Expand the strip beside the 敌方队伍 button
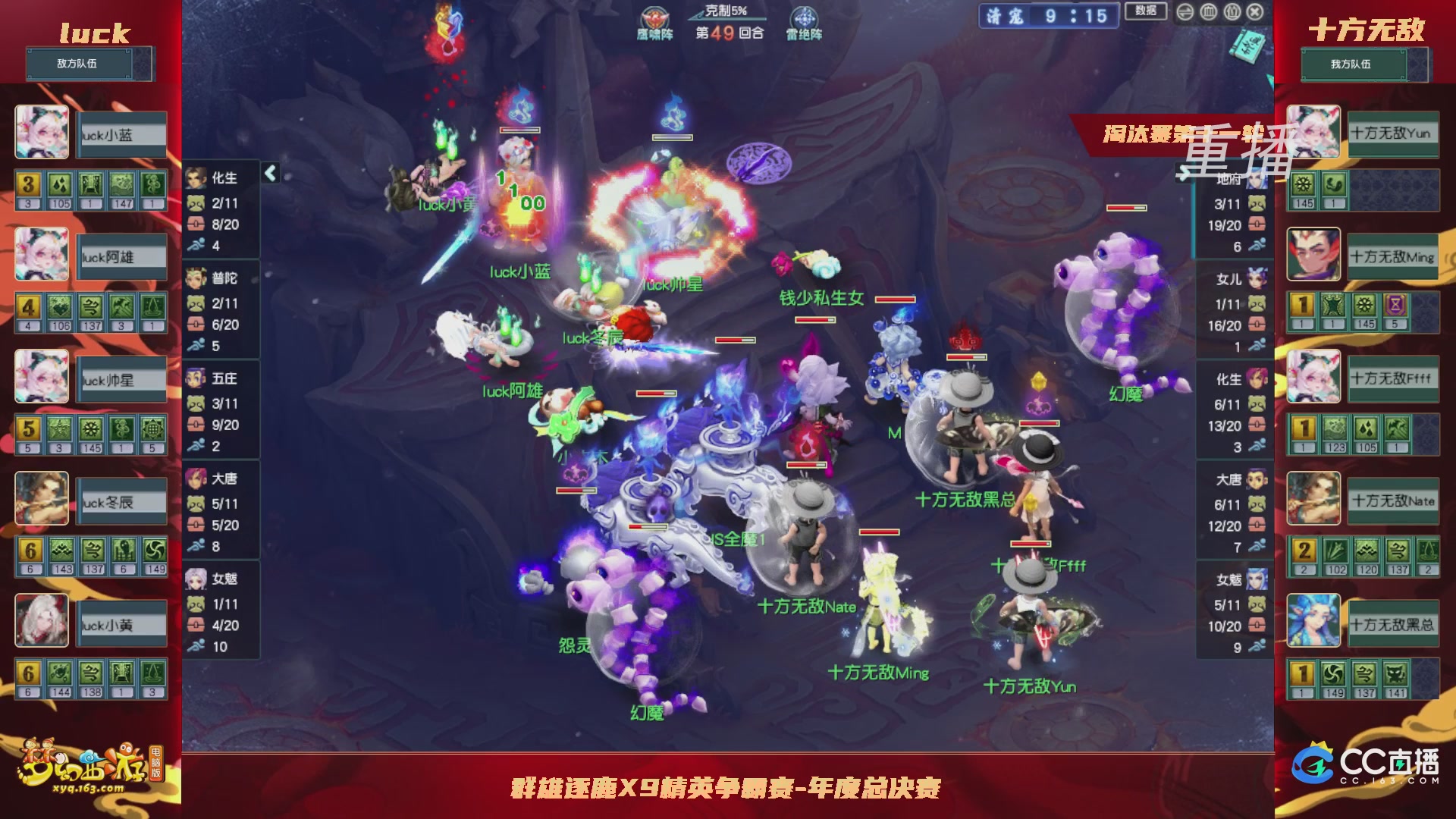Image resolution: width=1456 pixels, height=819 pixels. tap(143, 64)
